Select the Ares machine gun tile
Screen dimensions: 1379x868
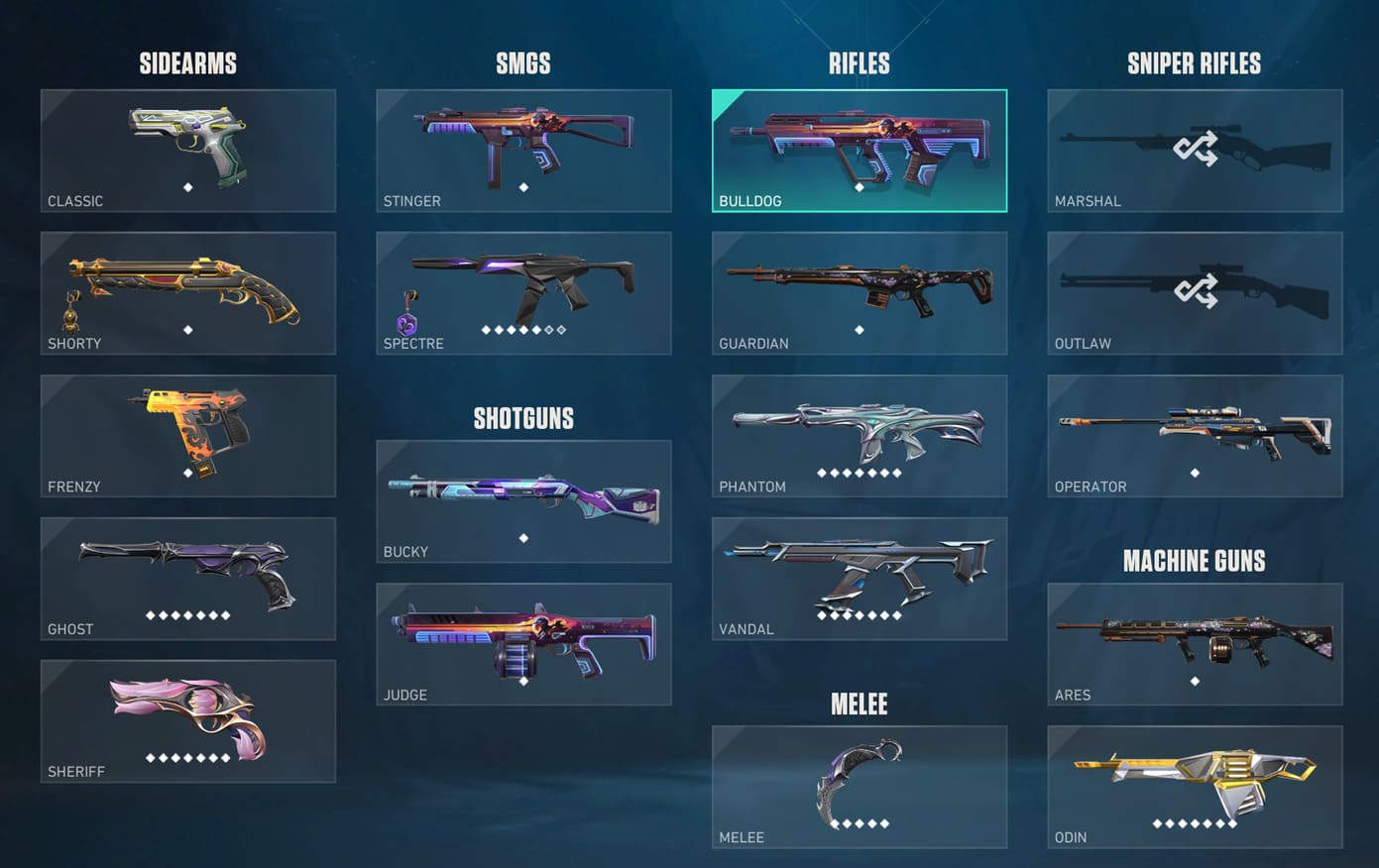[x=1195, y=644]
